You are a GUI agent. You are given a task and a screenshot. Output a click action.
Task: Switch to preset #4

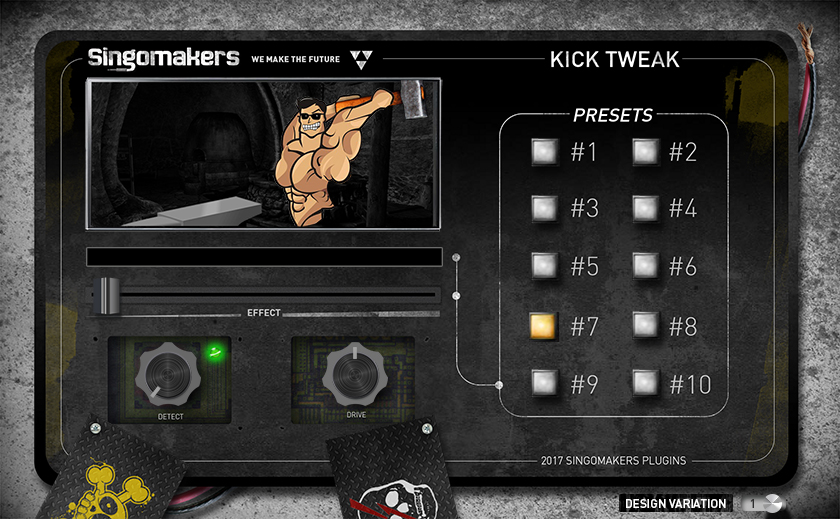(645, 208)
